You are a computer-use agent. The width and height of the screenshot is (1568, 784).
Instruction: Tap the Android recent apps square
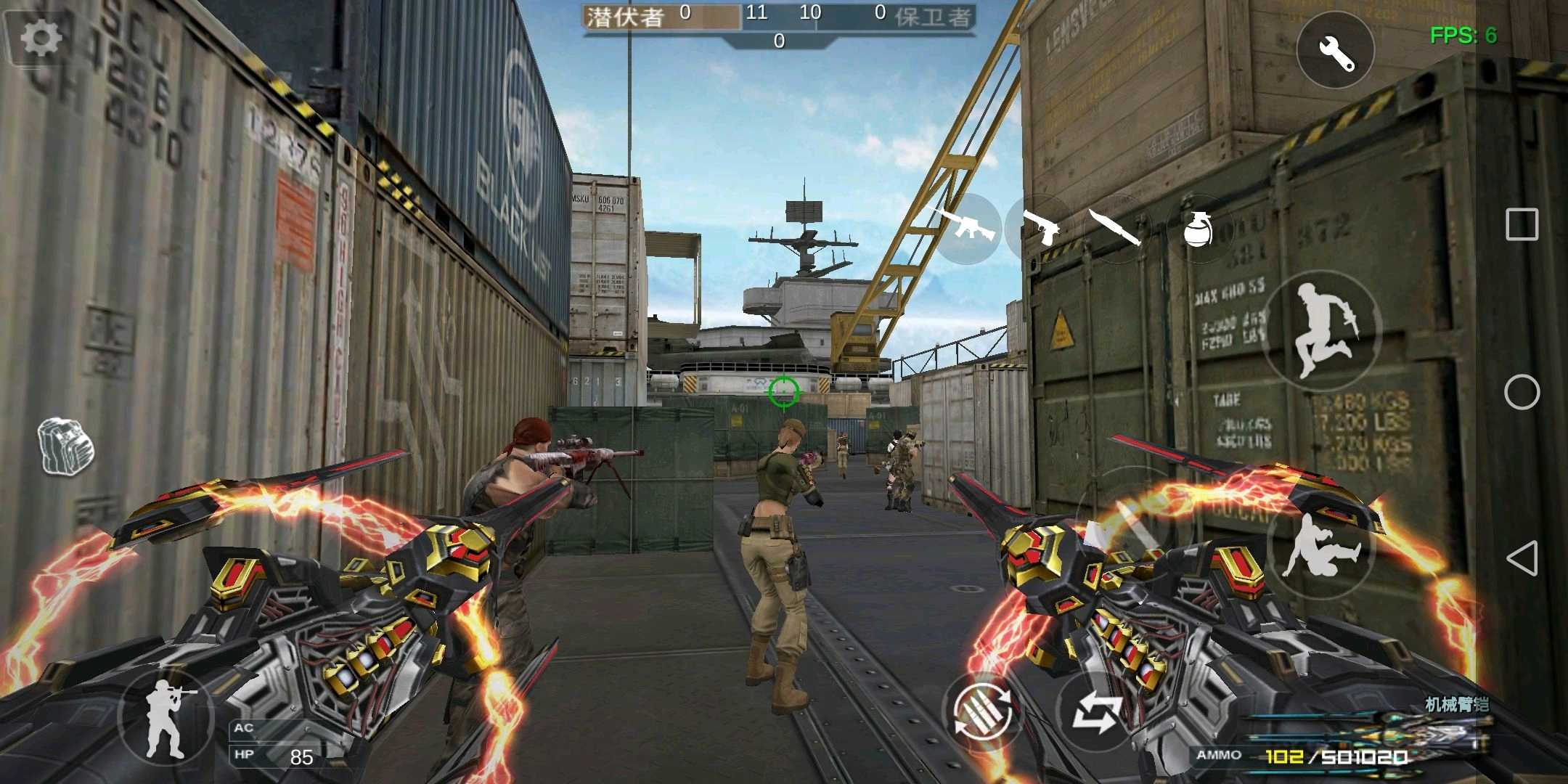1522,224
